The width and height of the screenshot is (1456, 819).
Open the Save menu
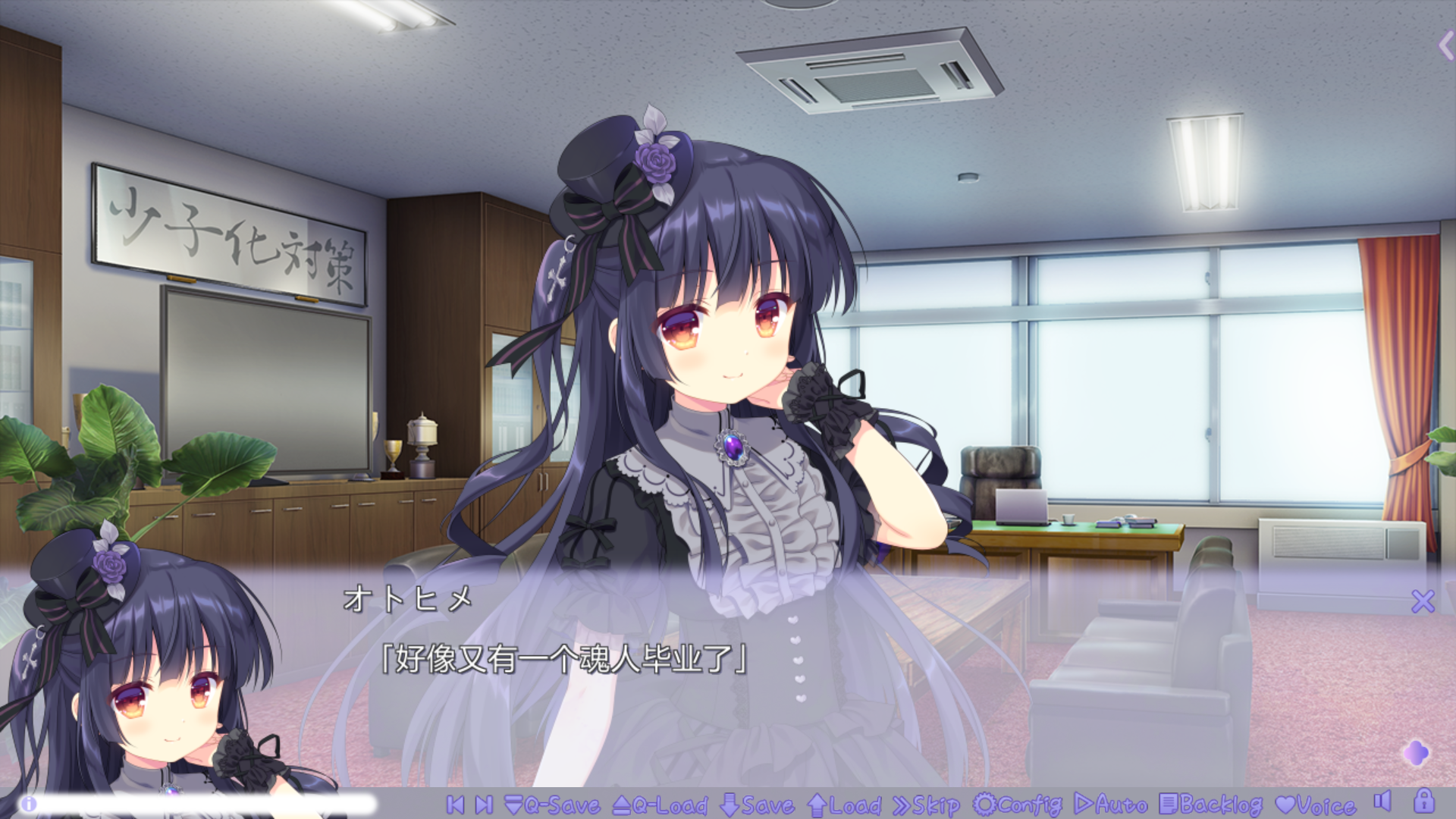coord(757,805)
